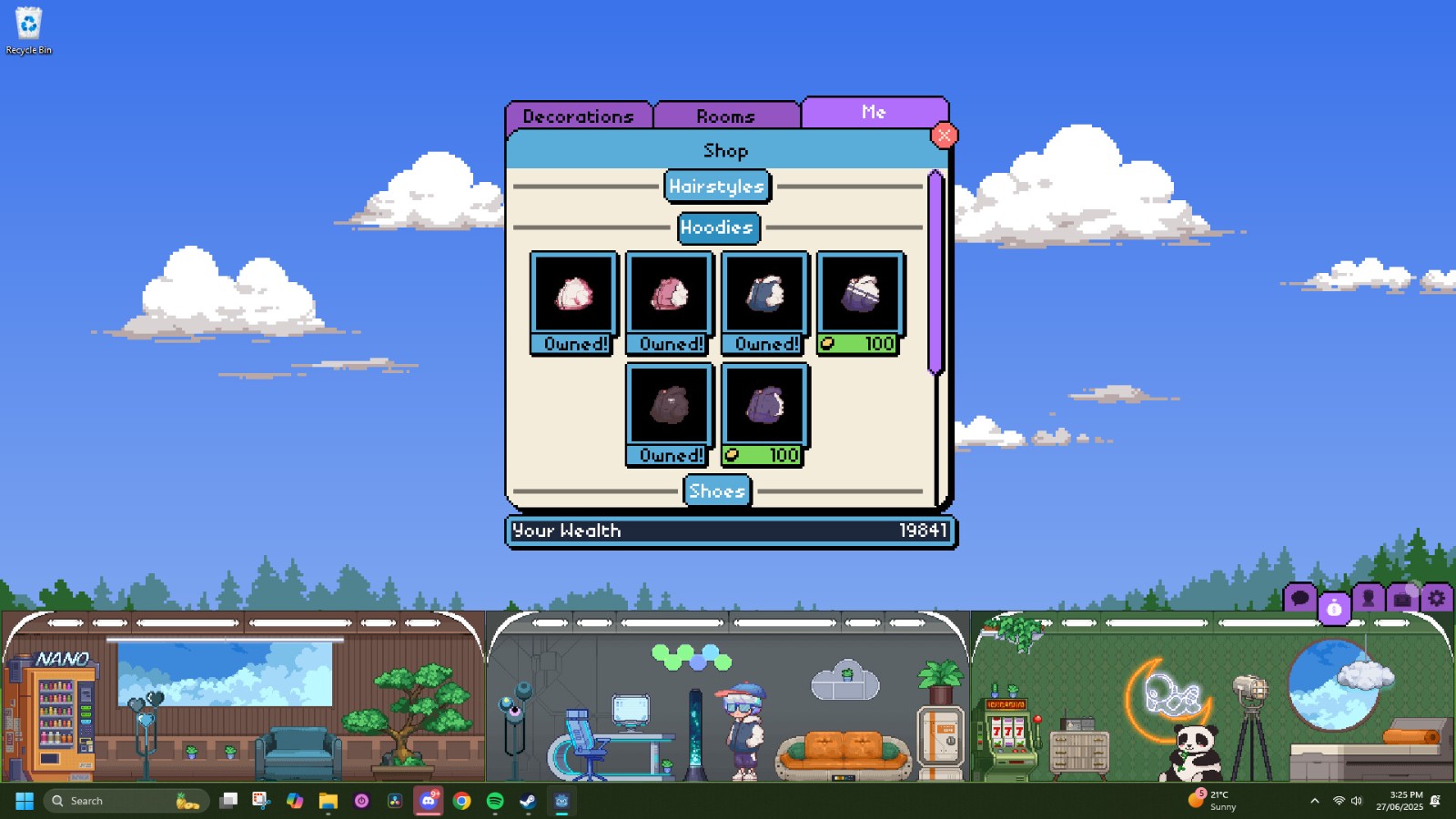Open the briefcase inventory button
Screen dimensions: 1456x819
(x=1402, y=598)
